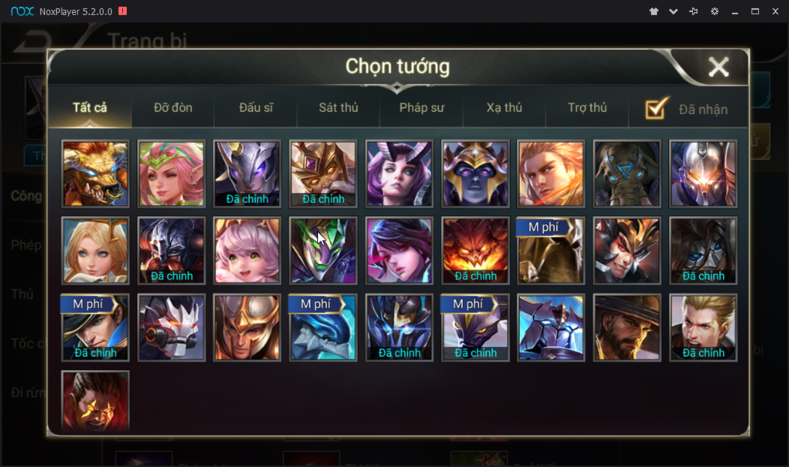This screenshot has width=789, height=467.
Task: Choose the bearded man in brown hat
Action: [x=627, y=327]
